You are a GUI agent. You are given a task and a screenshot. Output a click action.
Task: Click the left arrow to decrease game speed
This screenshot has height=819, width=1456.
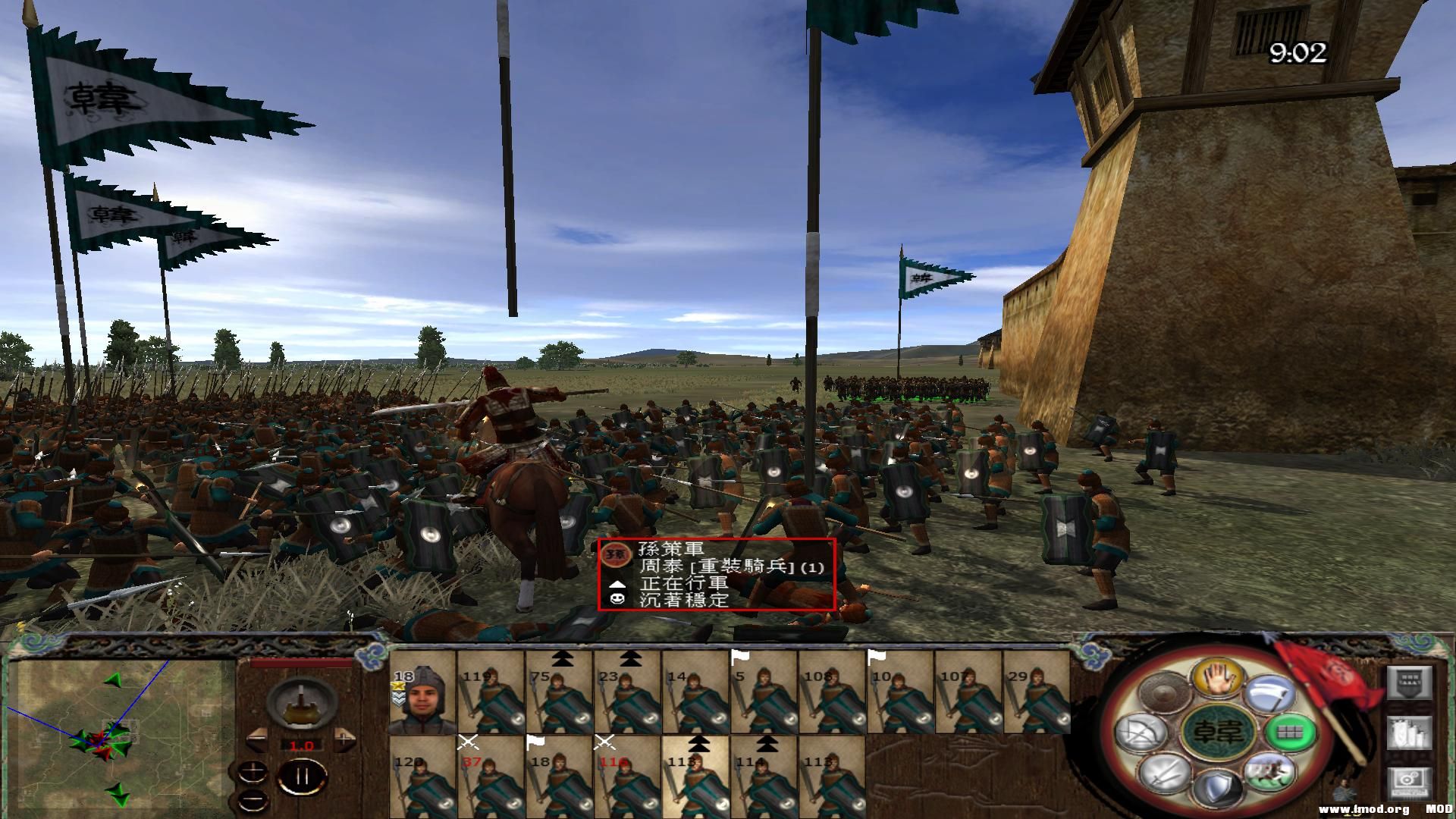[x=257, y=739]
